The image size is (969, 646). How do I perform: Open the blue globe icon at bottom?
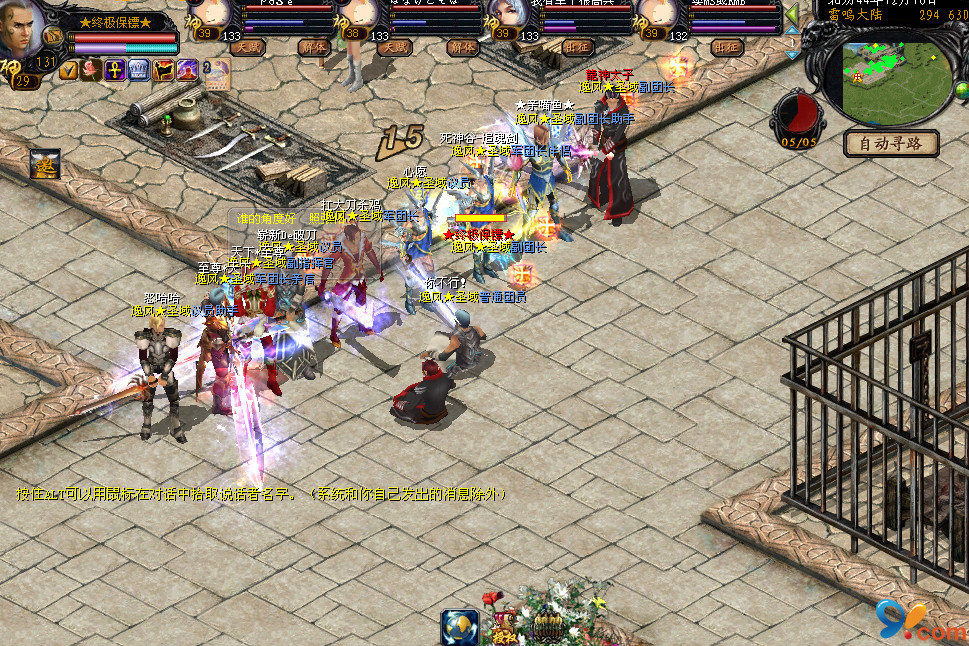coord(460,627)
